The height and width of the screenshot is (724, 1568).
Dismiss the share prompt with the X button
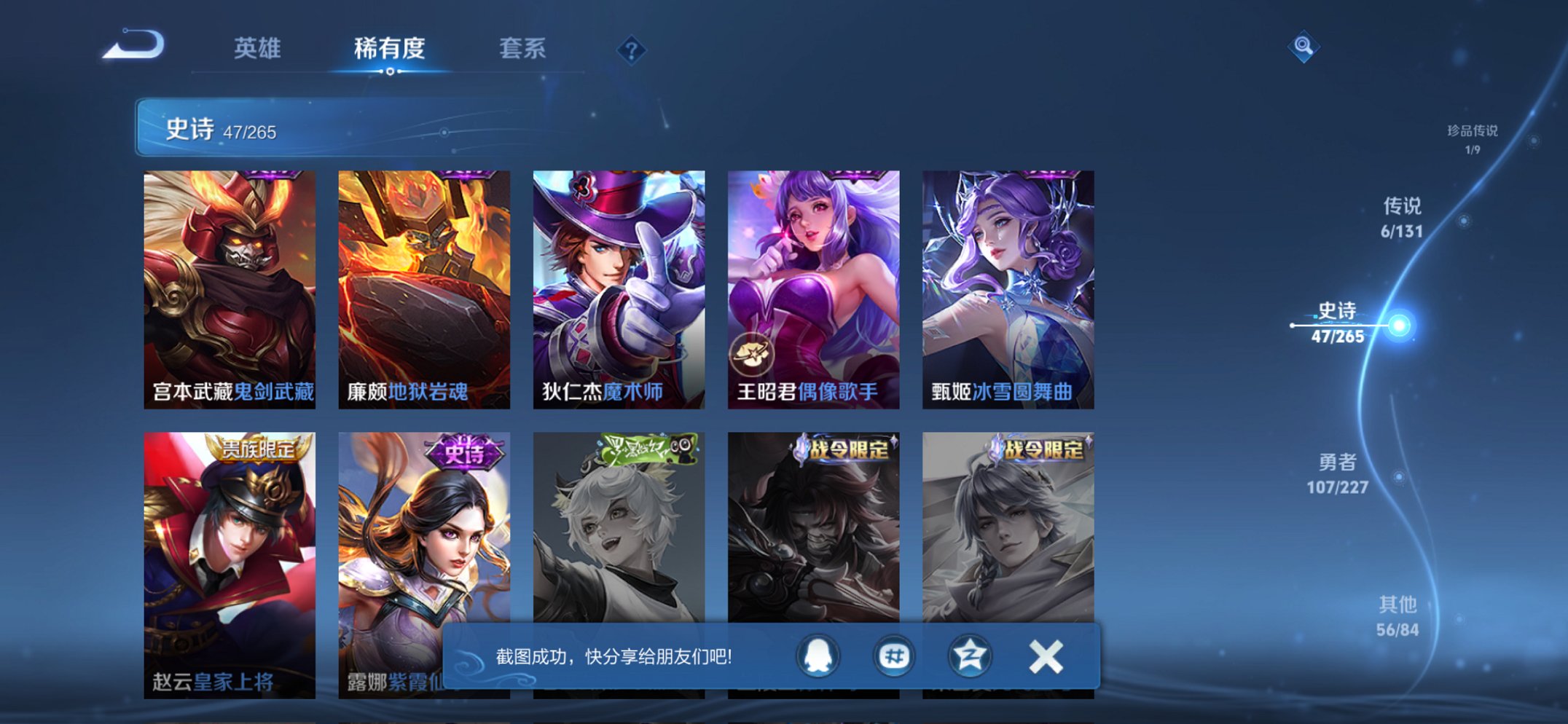1045,655
